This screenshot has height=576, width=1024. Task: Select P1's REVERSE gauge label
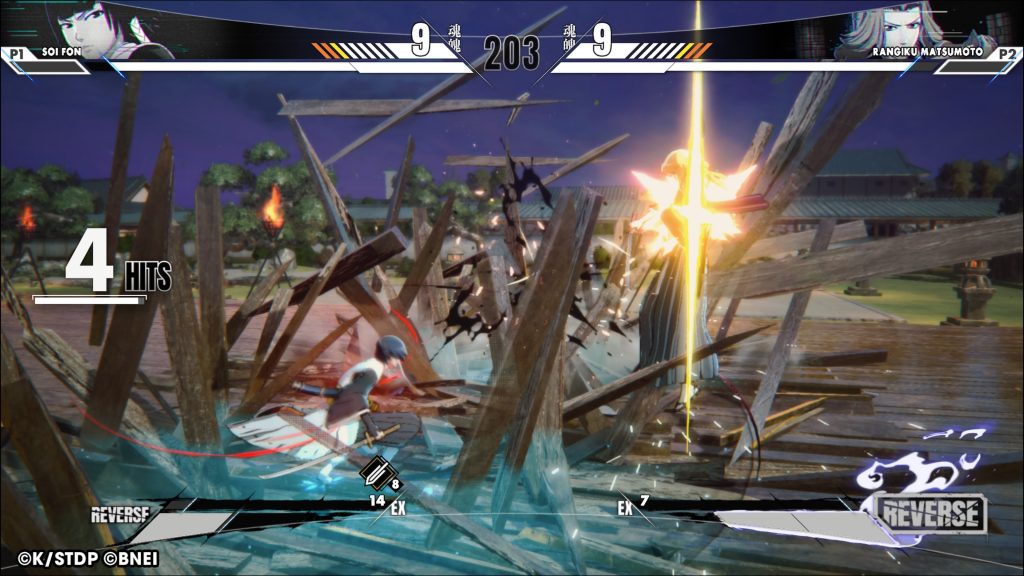[x=120, y=515]
